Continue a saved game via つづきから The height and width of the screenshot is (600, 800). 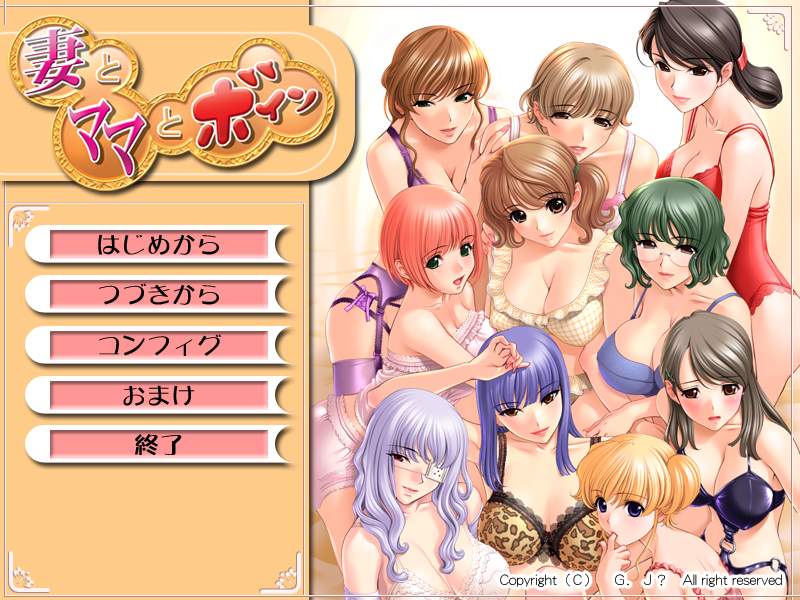158,294
